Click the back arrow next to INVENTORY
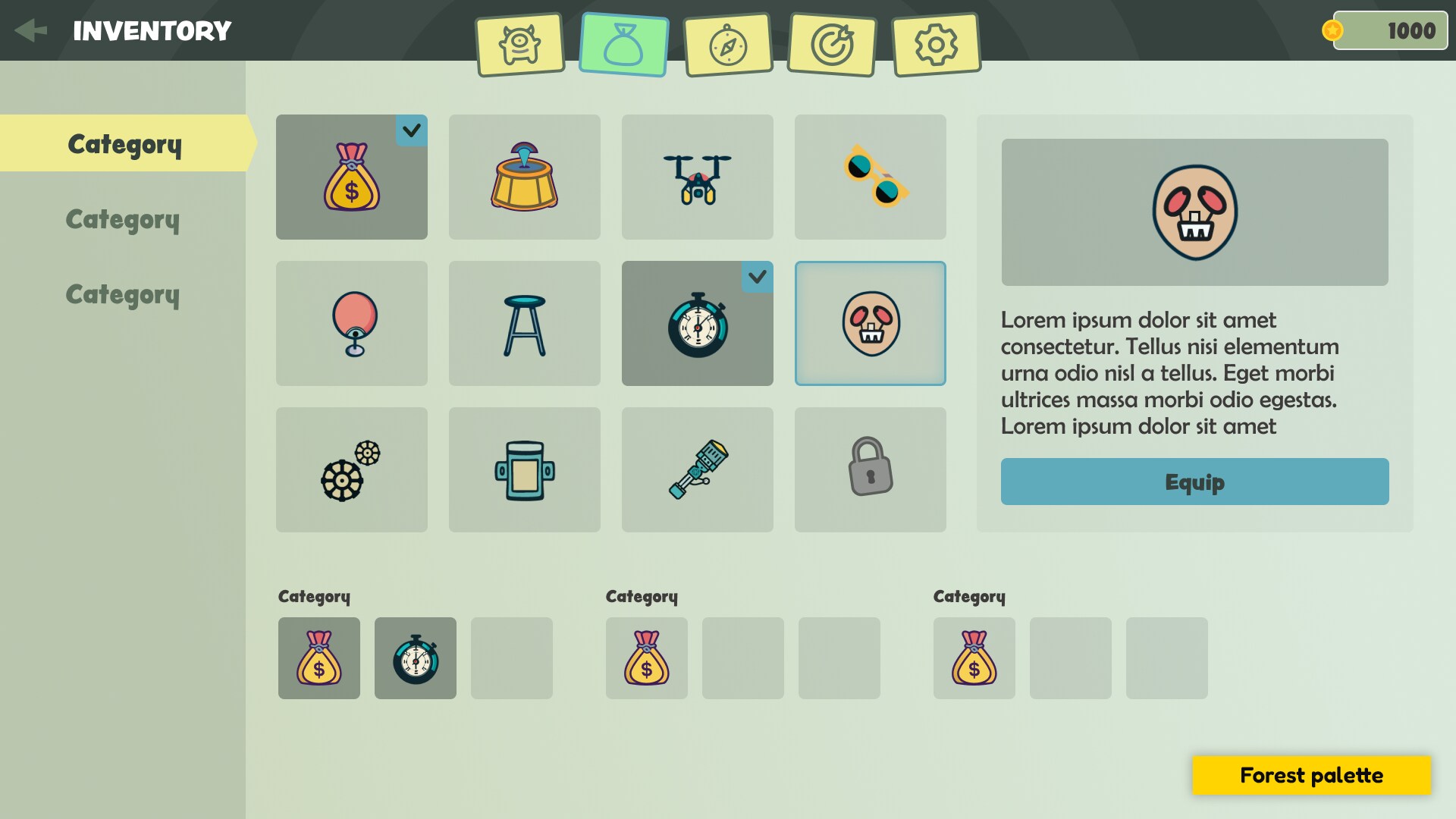The height and width of the screenshot is (819, 1456). click(31, 30)
